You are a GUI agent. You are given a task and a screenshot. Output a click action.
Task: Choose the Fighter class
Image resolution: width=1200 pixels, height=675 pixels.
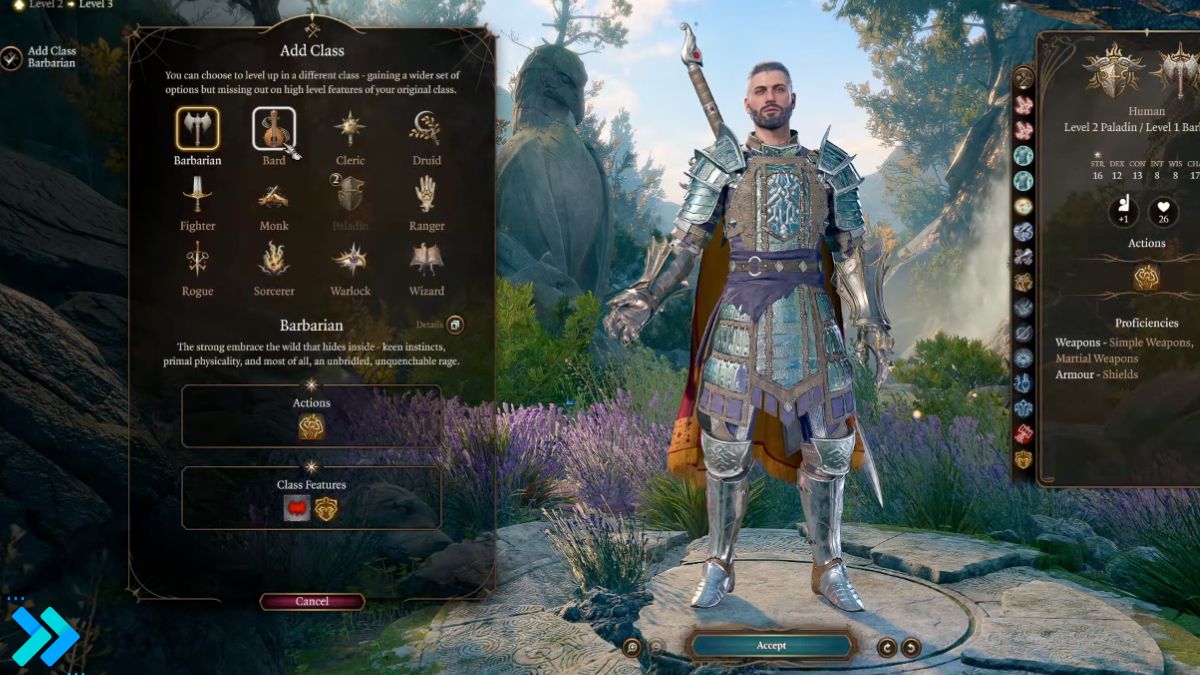[197, 193]
